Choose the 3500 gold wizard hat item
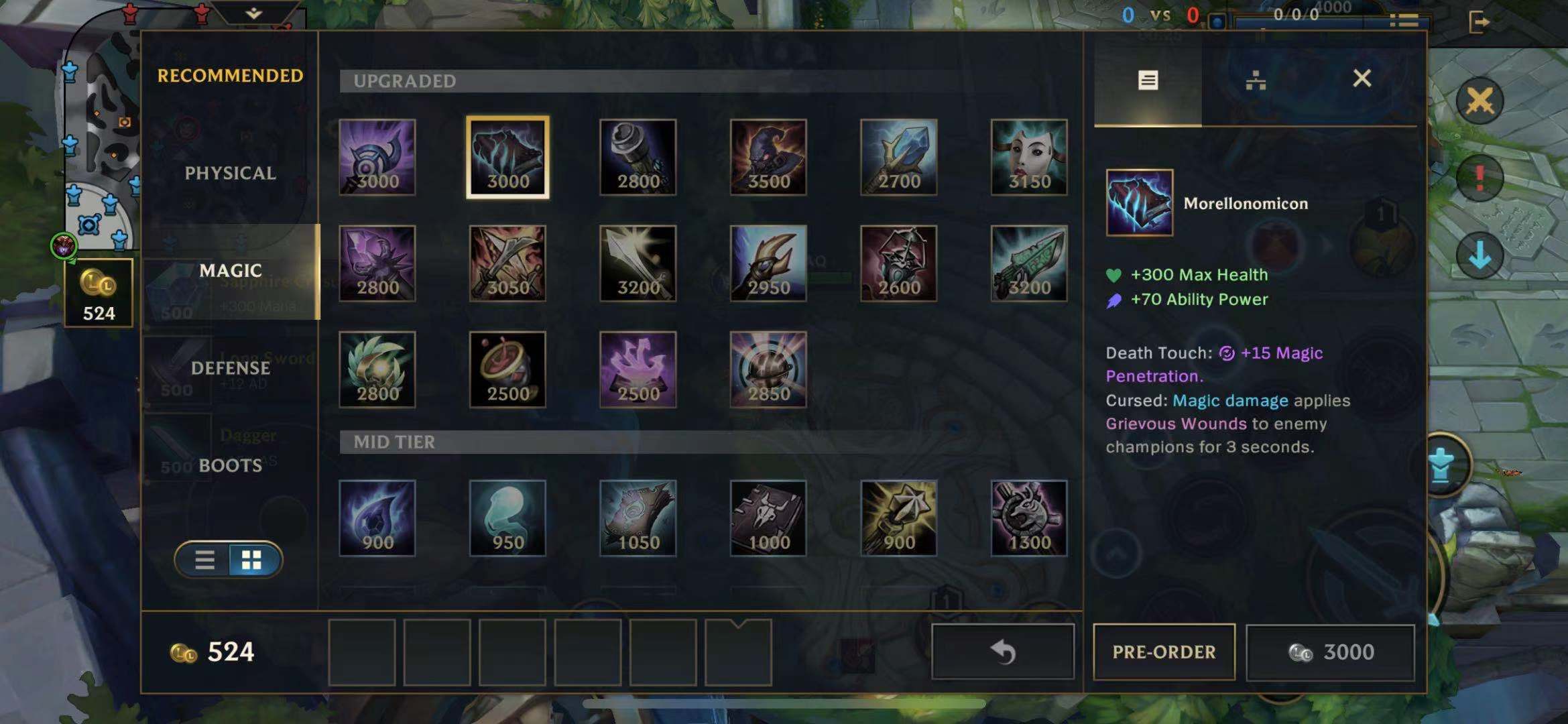1568x724 pixels. [768, 158]
